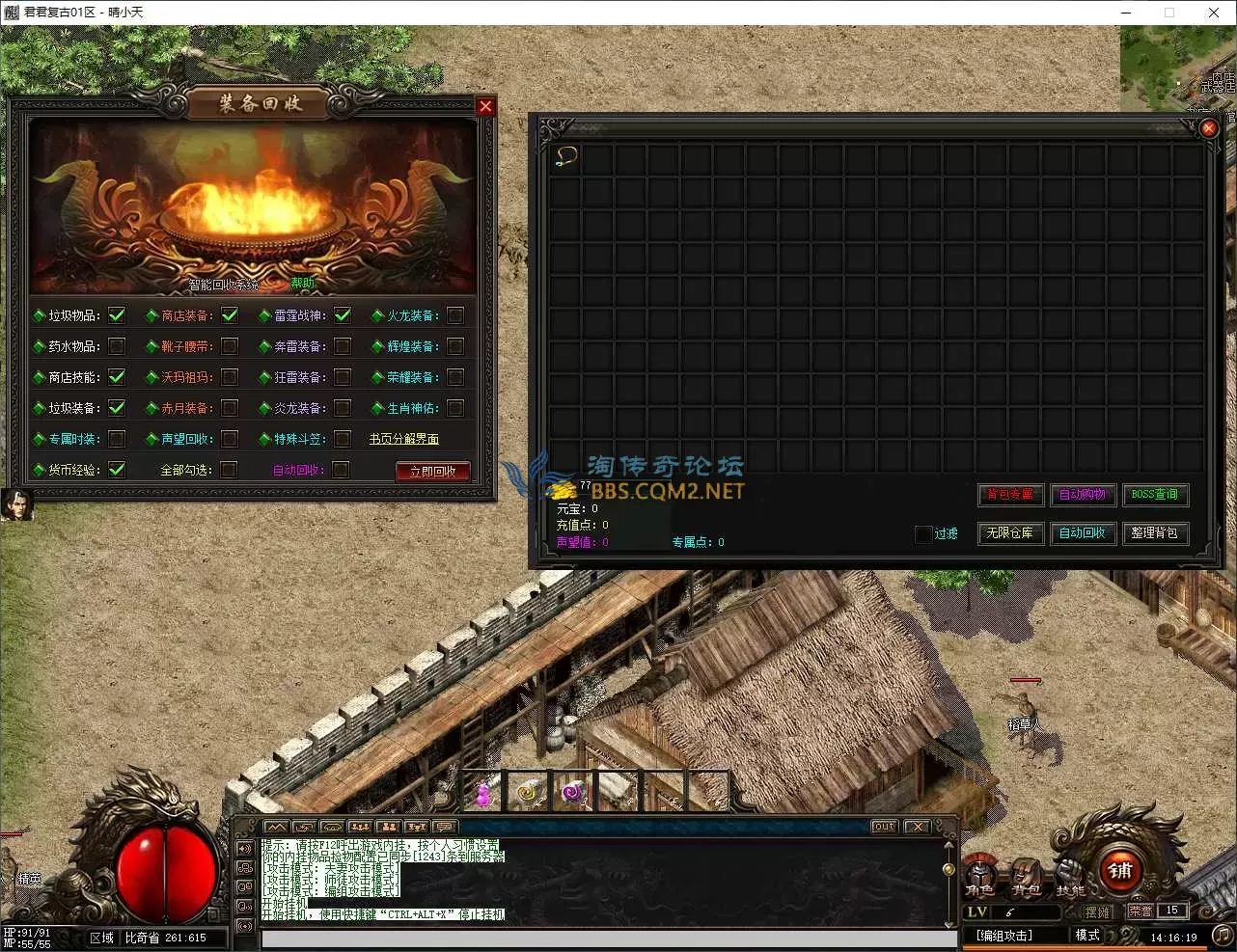Viewport: 1237px width, 952px height.
Task: Click the 整理背包 sort bag button
Action: (1155, 532)
